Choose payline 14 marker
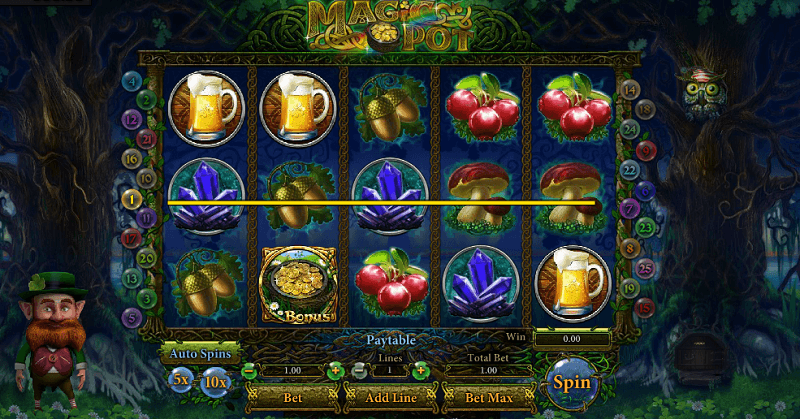Viewport: 800px width, 419px height. tap(630, 90)
